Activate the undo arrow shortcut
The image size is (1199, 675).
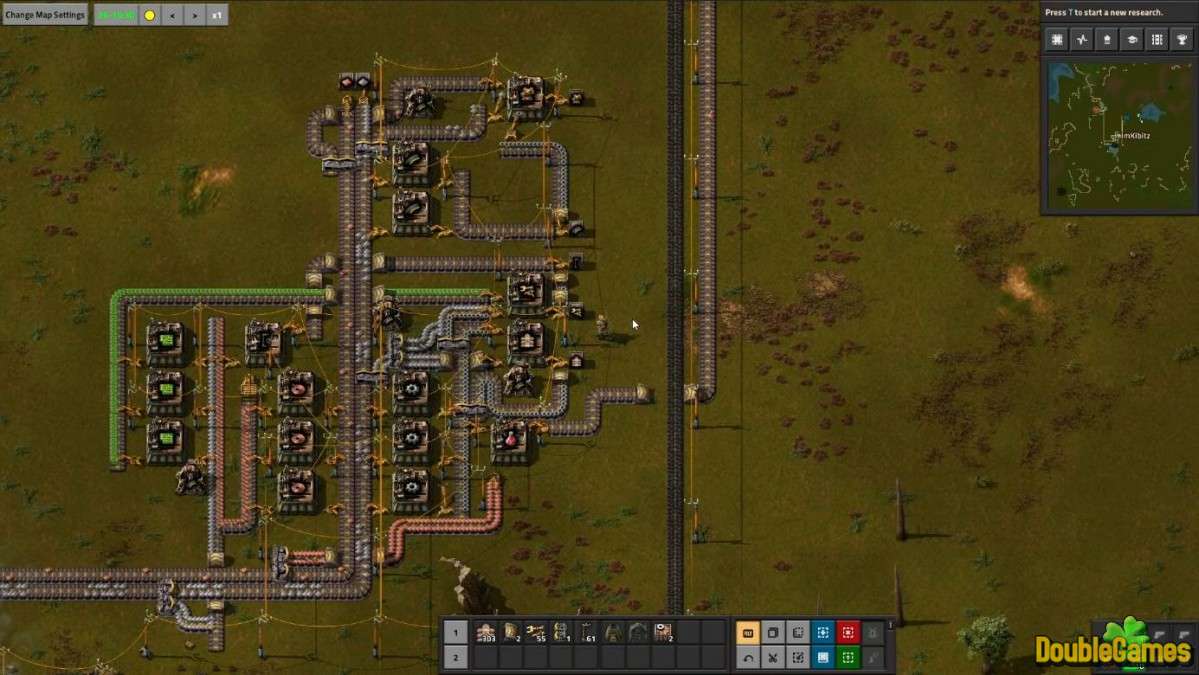click(x=748, y=657)
